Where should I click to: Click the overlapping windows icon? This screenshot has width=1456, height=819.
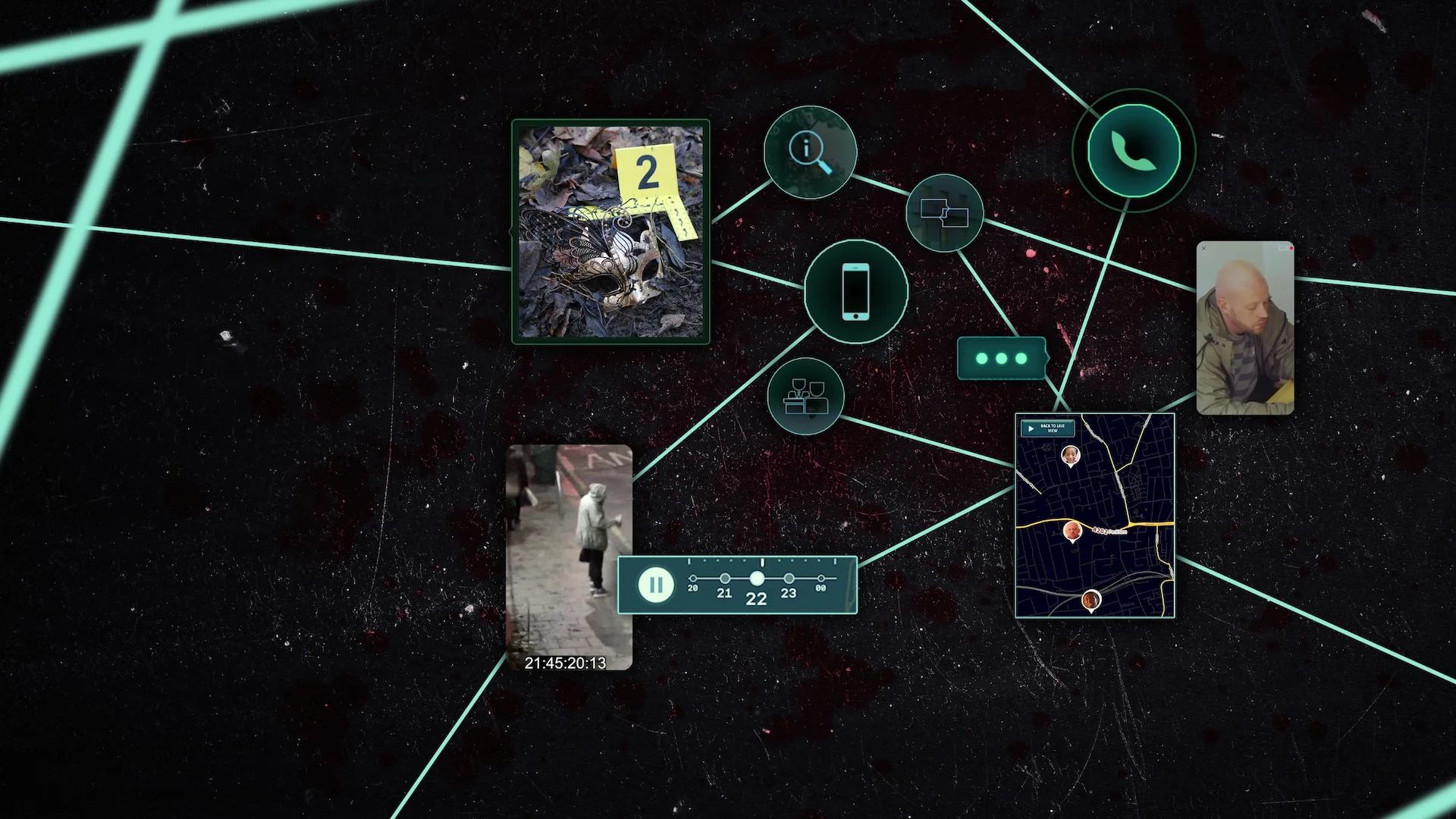[943, 215]
